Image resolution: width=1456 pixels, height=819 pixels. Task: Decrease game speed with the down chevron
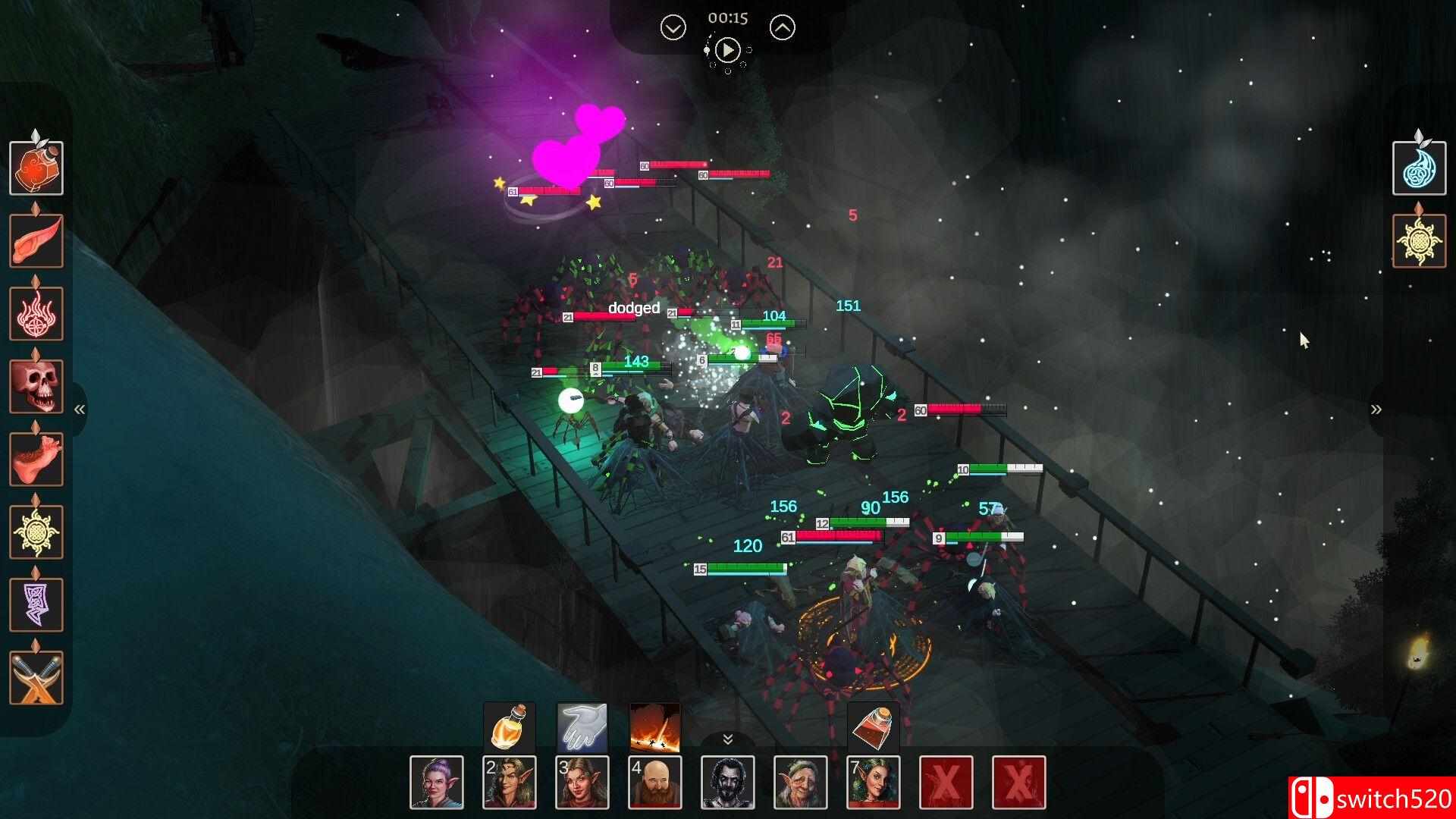click(x=673, y=28)
